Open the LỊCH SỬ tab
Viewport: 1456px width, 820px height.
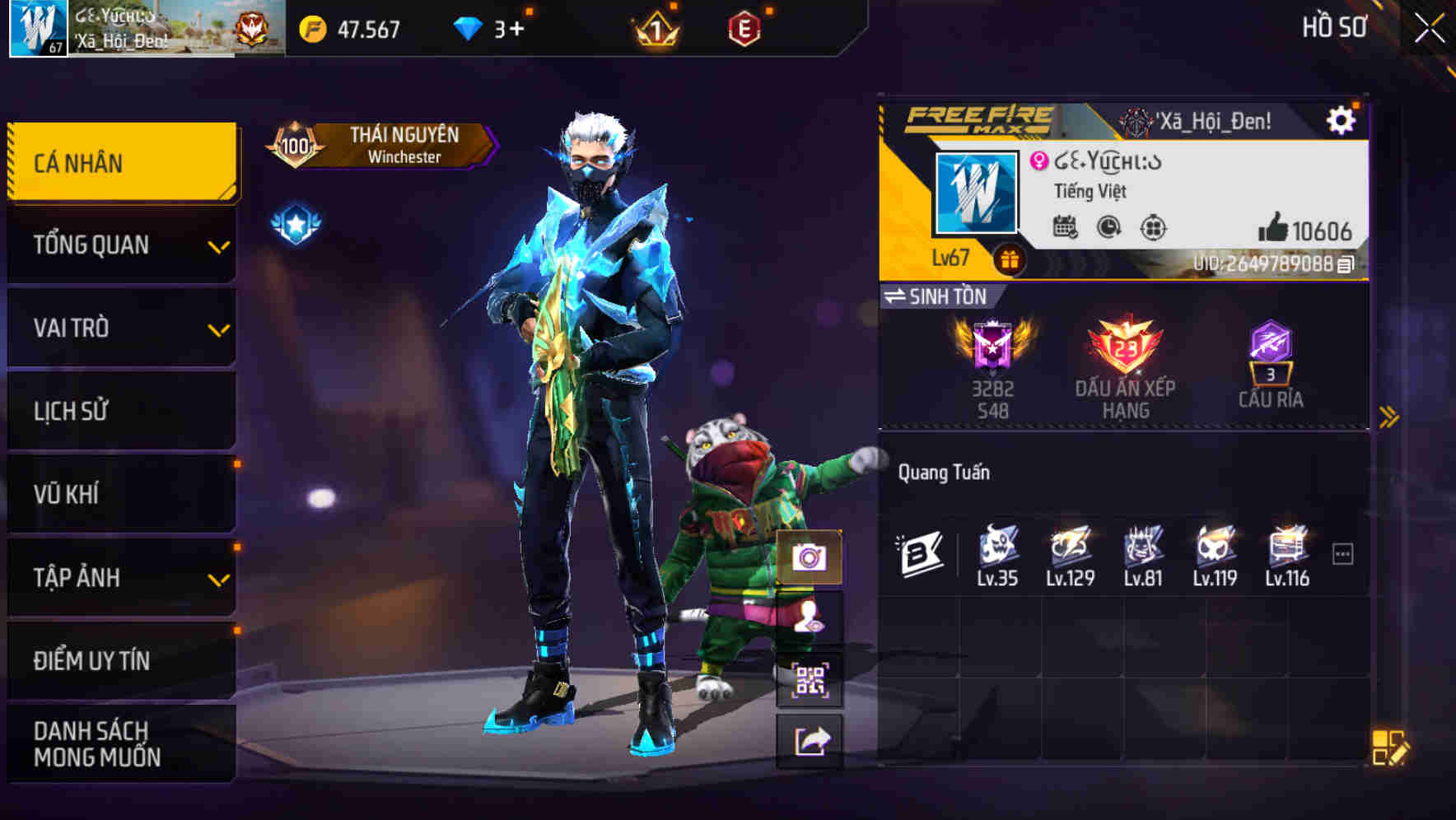(x=120, y=411)
